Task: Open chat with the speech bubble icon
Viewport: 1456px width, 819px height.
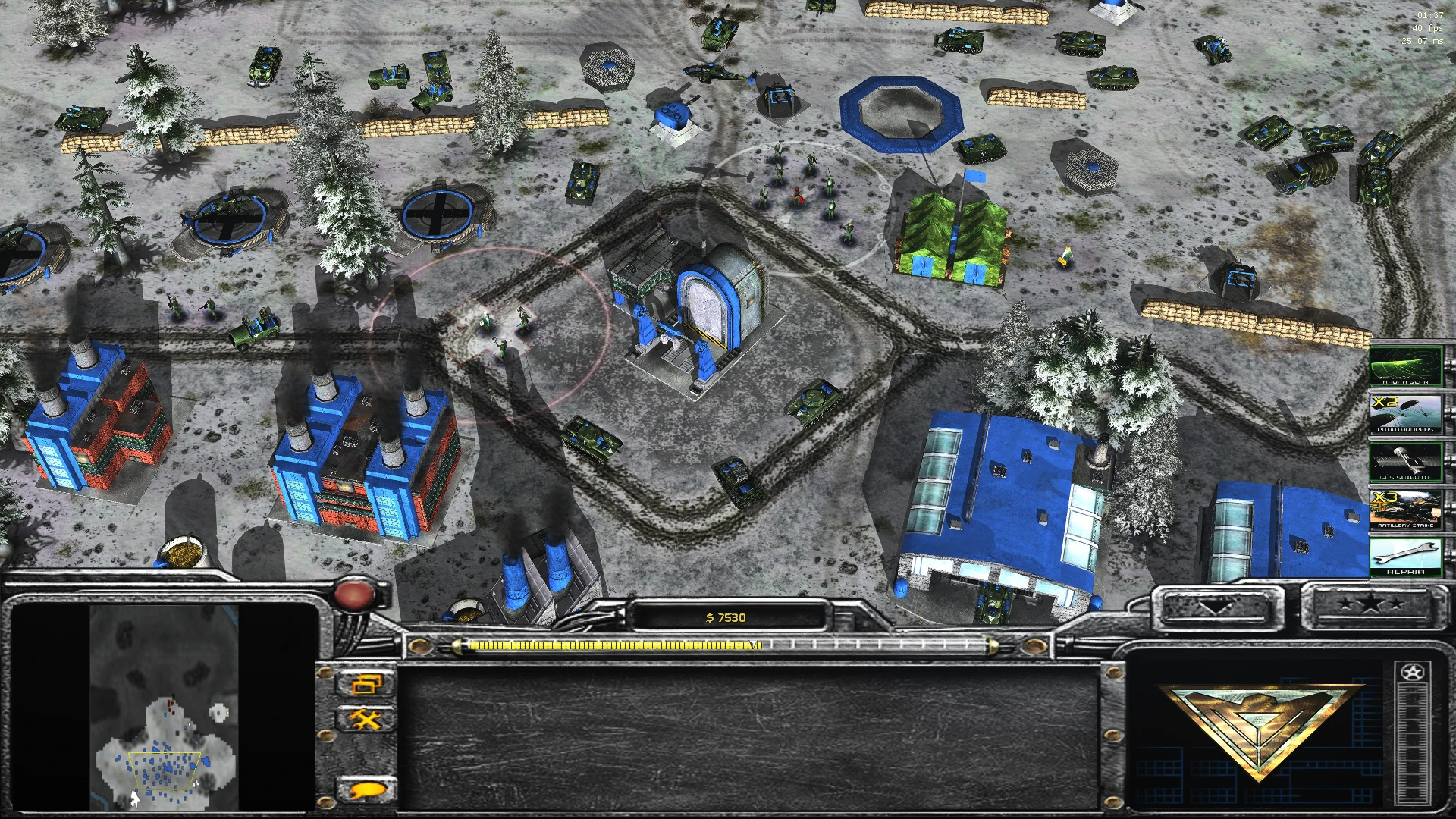Action: coord(367,789)
